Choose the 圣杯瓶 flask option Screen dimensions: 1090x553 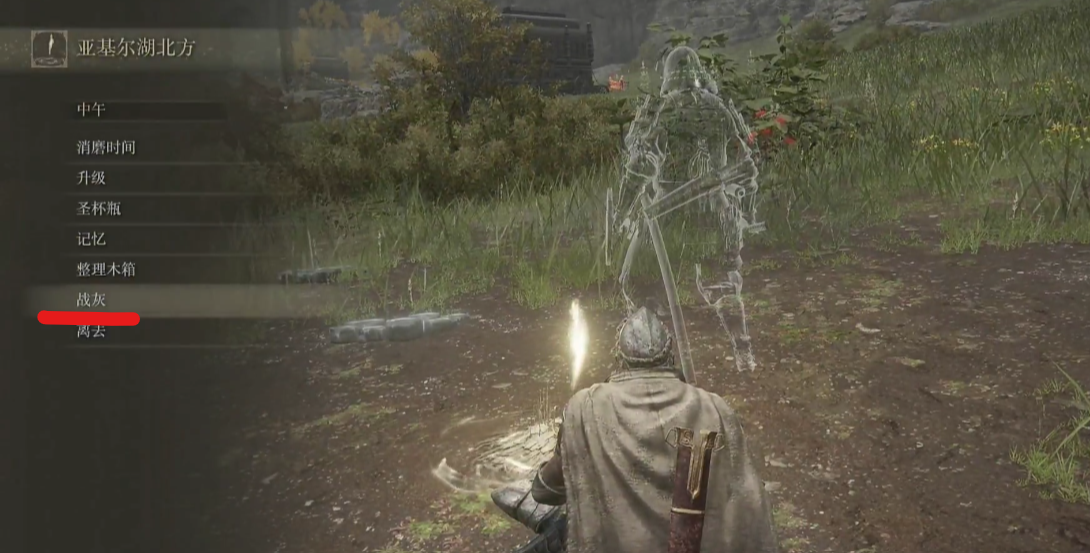[x=99, y=209]
